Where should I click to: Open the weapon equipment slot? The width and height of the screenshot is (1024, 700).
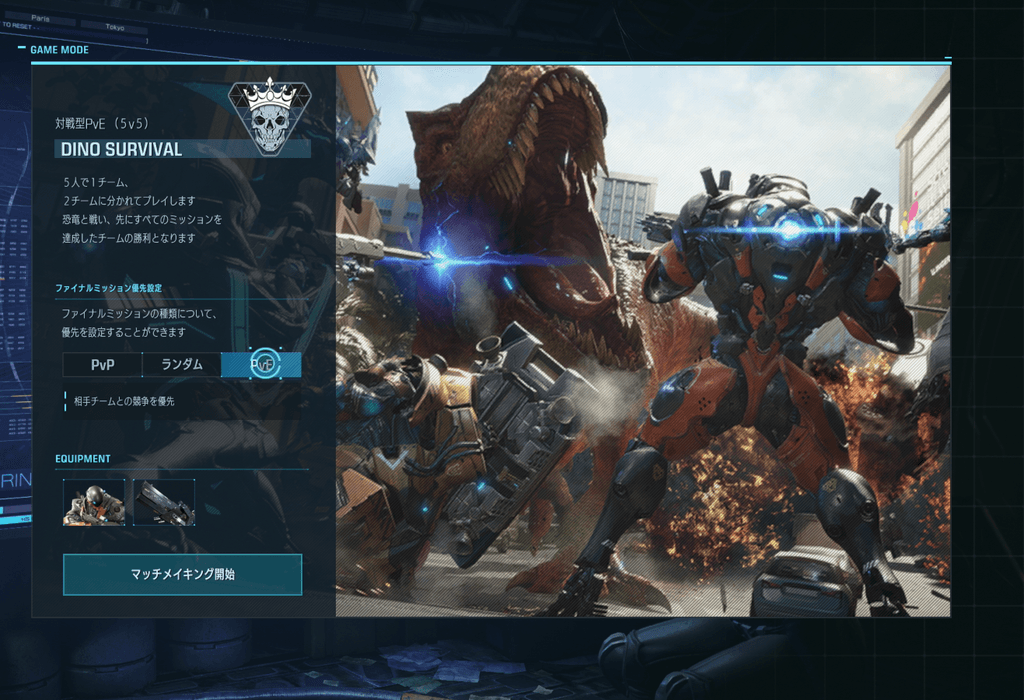click(164, 502)
